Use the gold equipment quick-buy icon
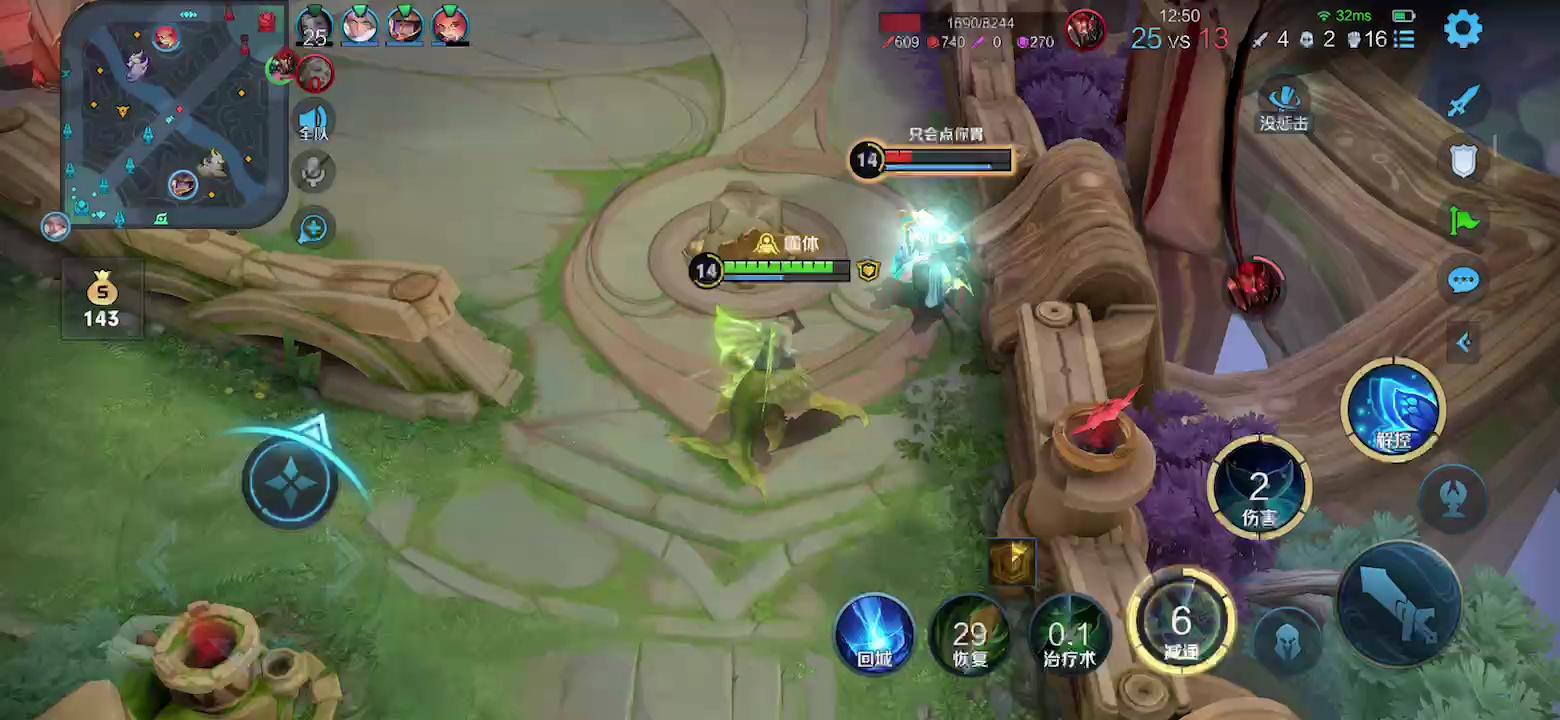Viewport: 1560px width, 720px height. (1012, 562)
